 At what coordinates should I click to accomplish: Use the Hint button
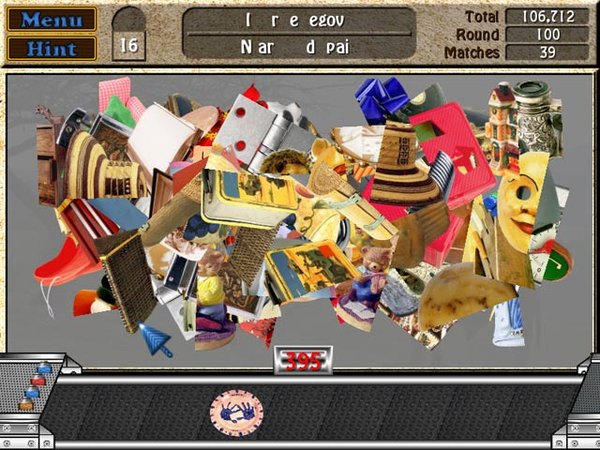pyautogui.click(x=52, y=47)
